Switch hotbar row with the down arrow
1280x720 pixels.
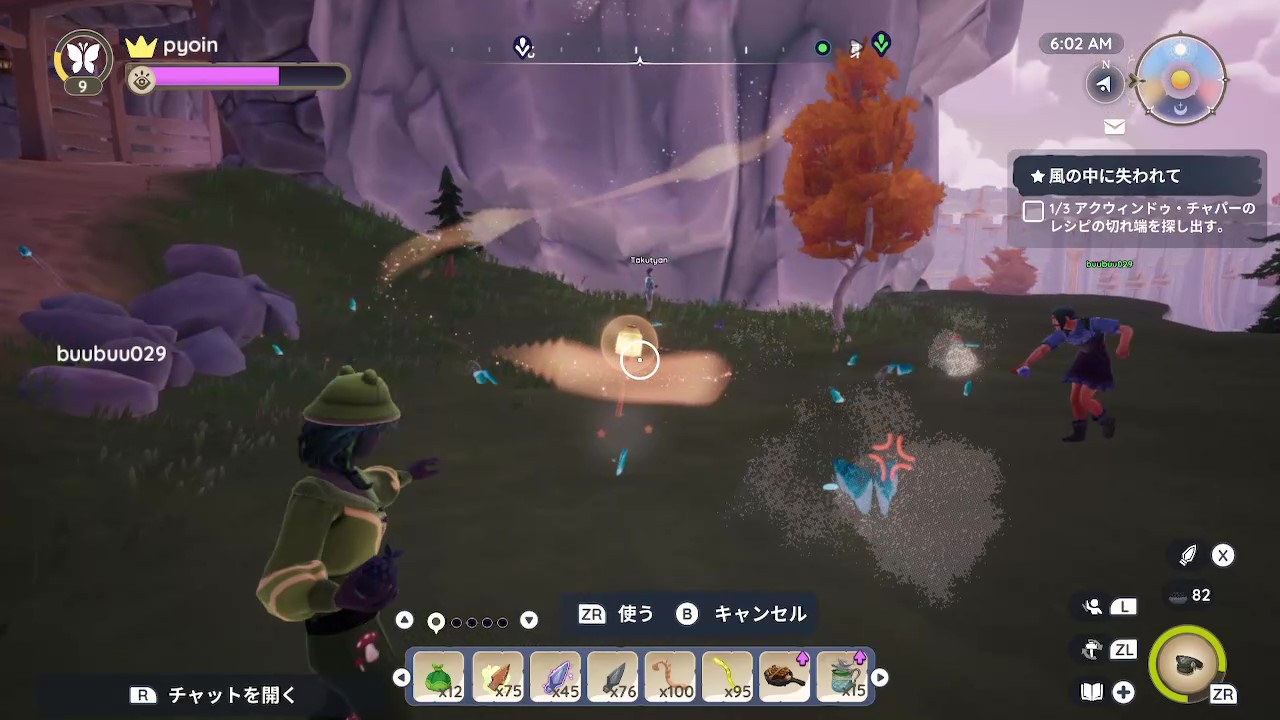click(x=529, y=621)
